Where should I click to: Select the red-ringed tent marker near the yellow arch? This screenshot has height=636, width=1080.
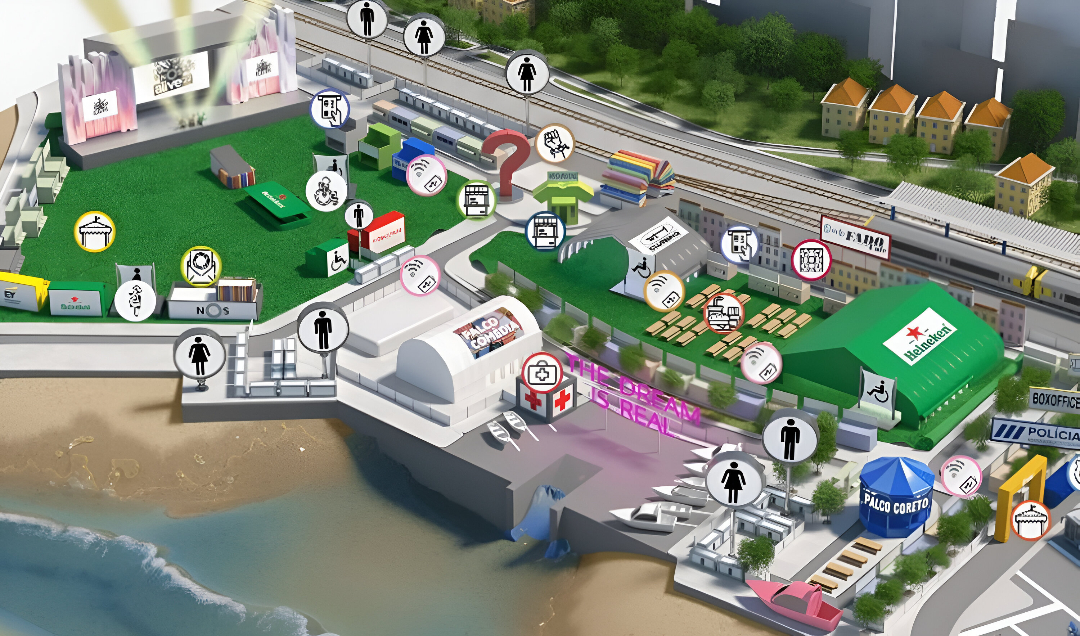click(1030, 520)
